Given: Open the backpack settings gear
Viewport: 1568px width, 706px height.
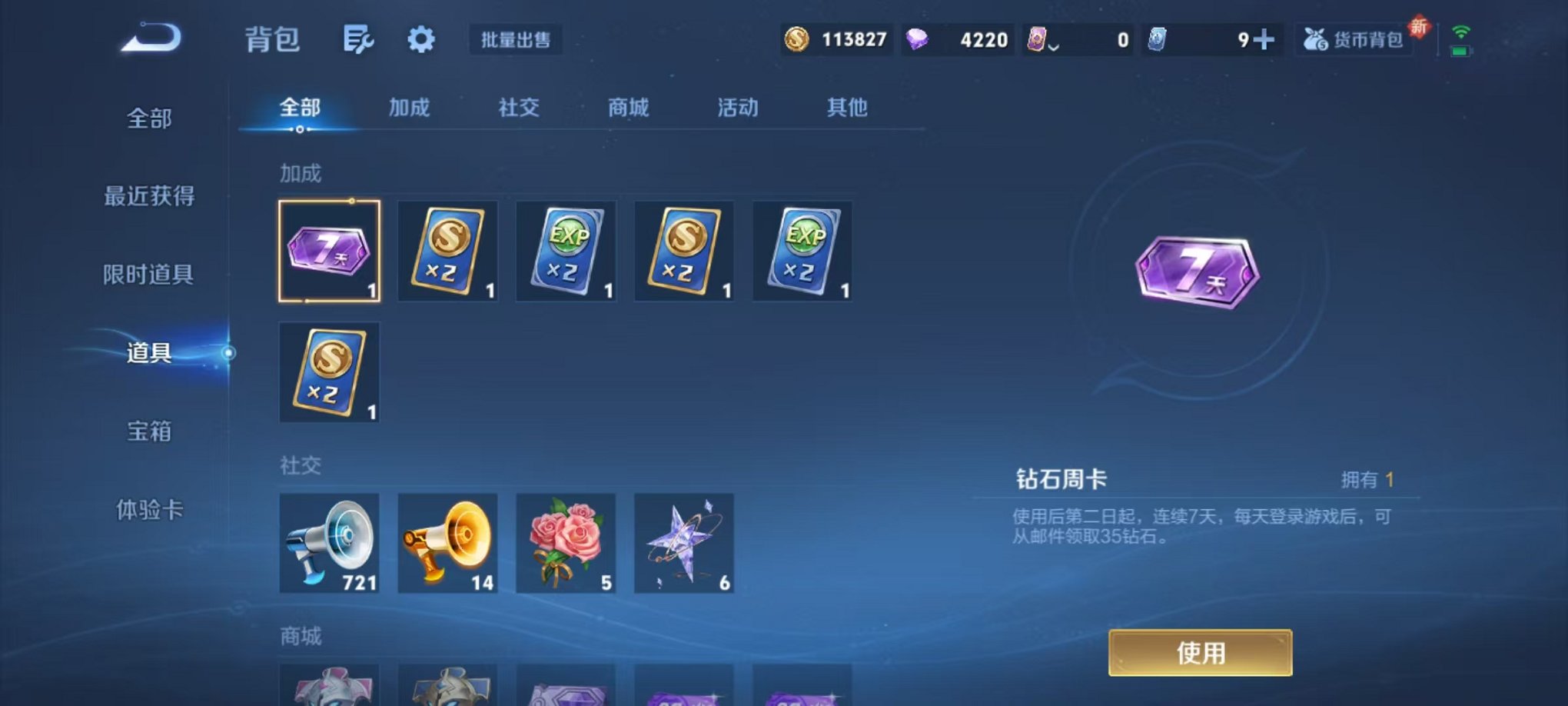Looking at the screenshot, I should tap(421, 39).
